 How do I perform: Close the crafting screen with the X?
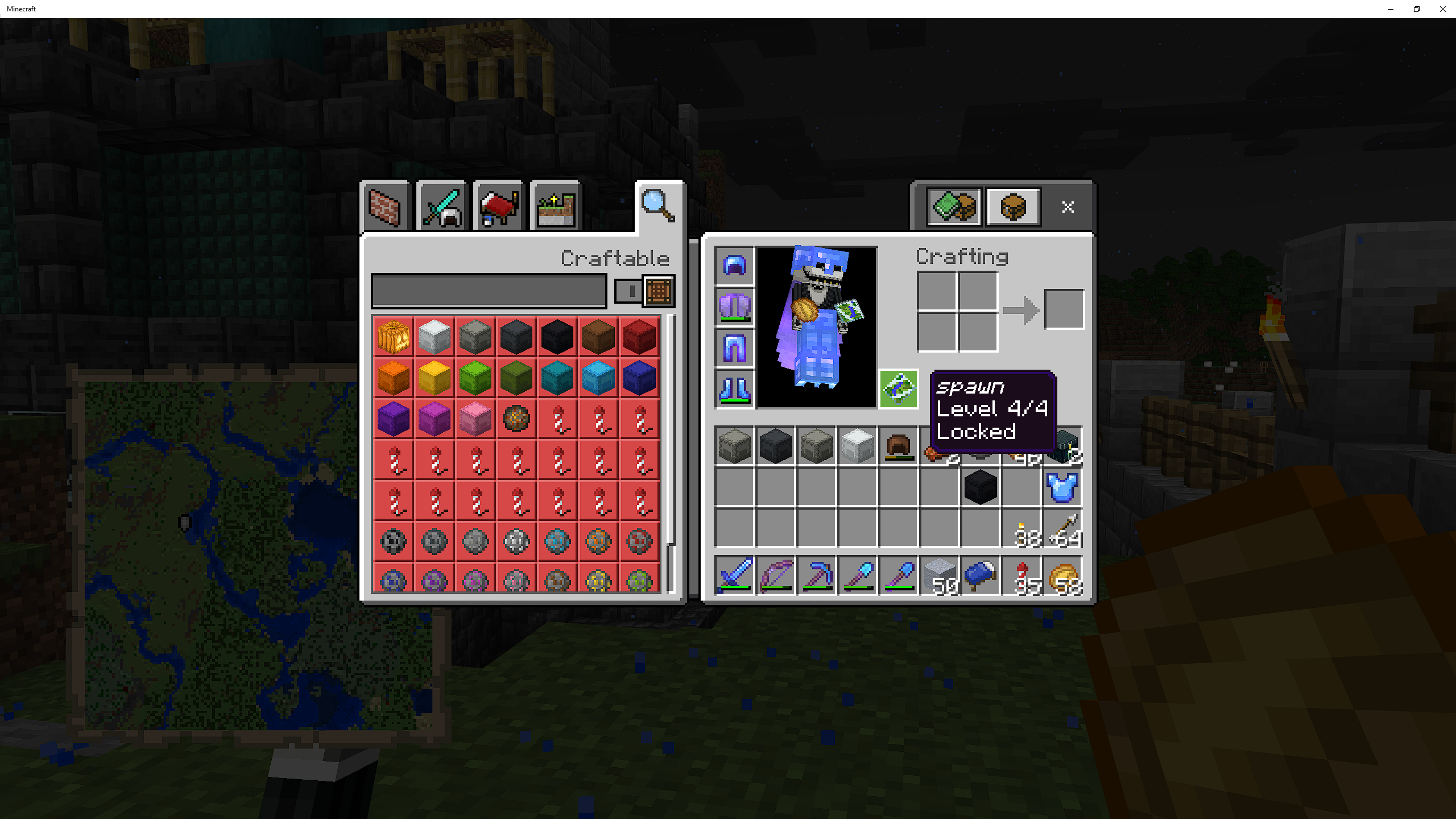pos(1068,207)
